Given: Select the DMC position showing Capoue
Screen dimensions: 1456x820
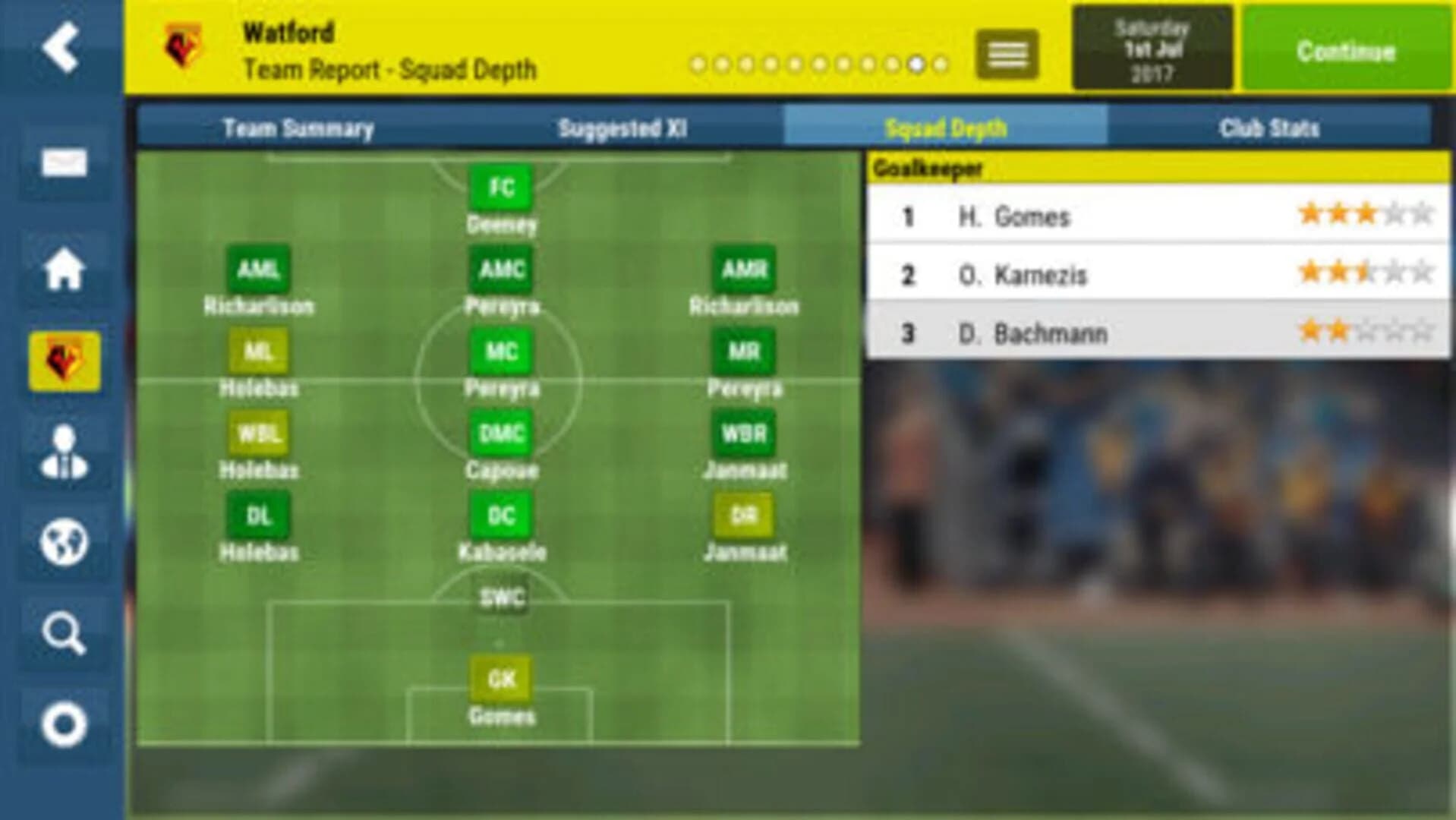Looking at the screenshot, I should point(501,433).
